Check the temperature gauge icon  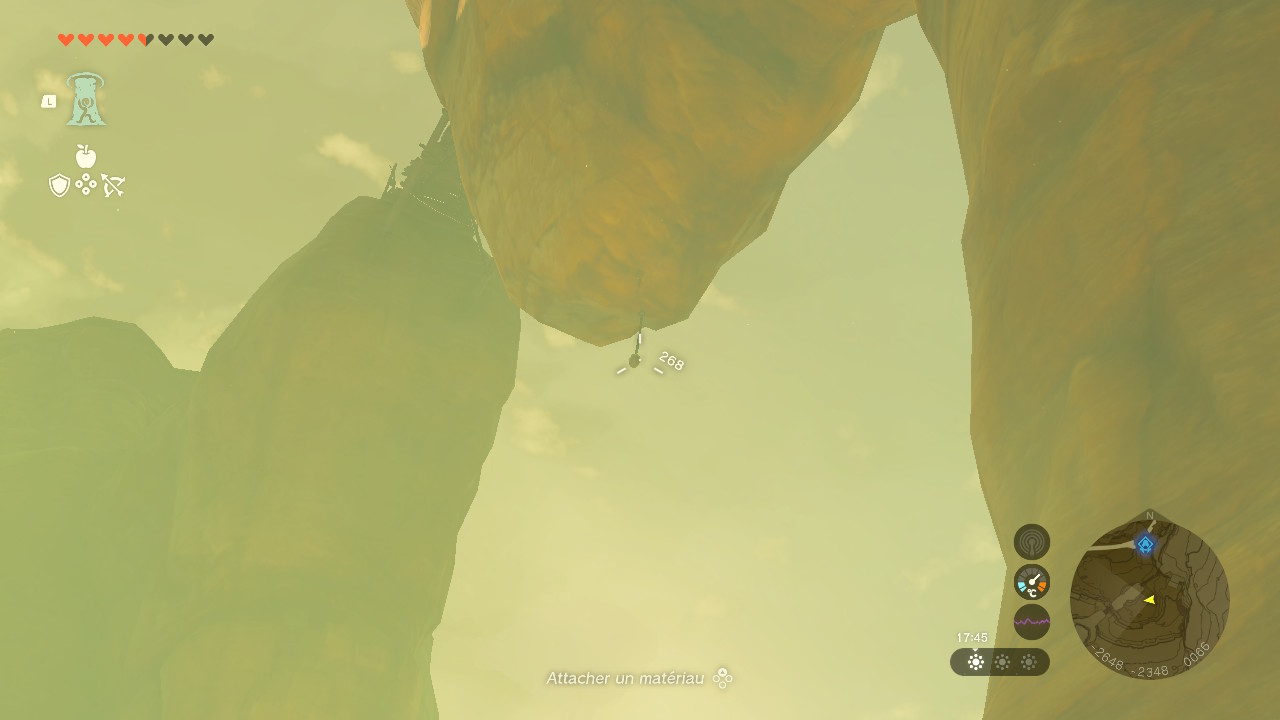pos(1032,582)
